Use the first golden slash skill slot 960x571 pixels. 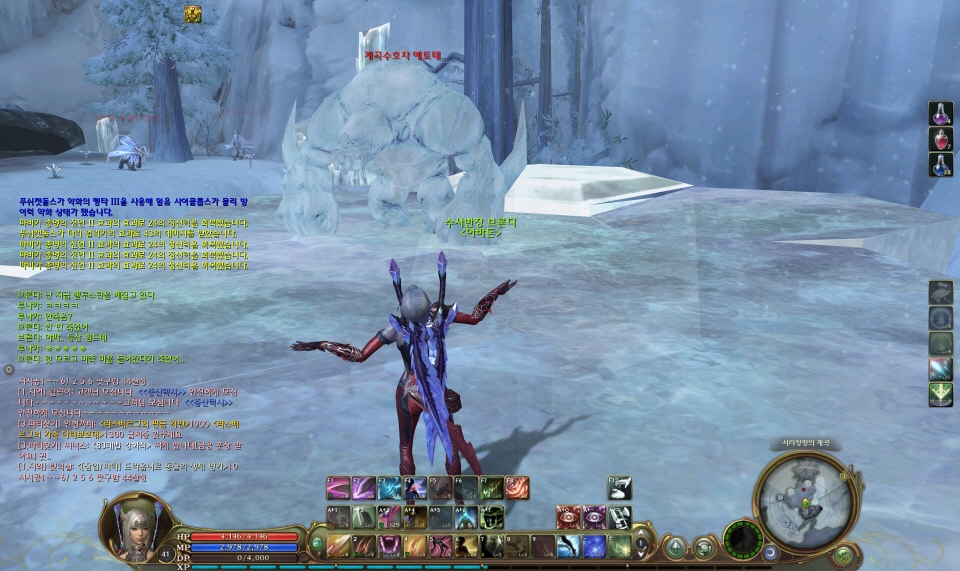point(339,546)
